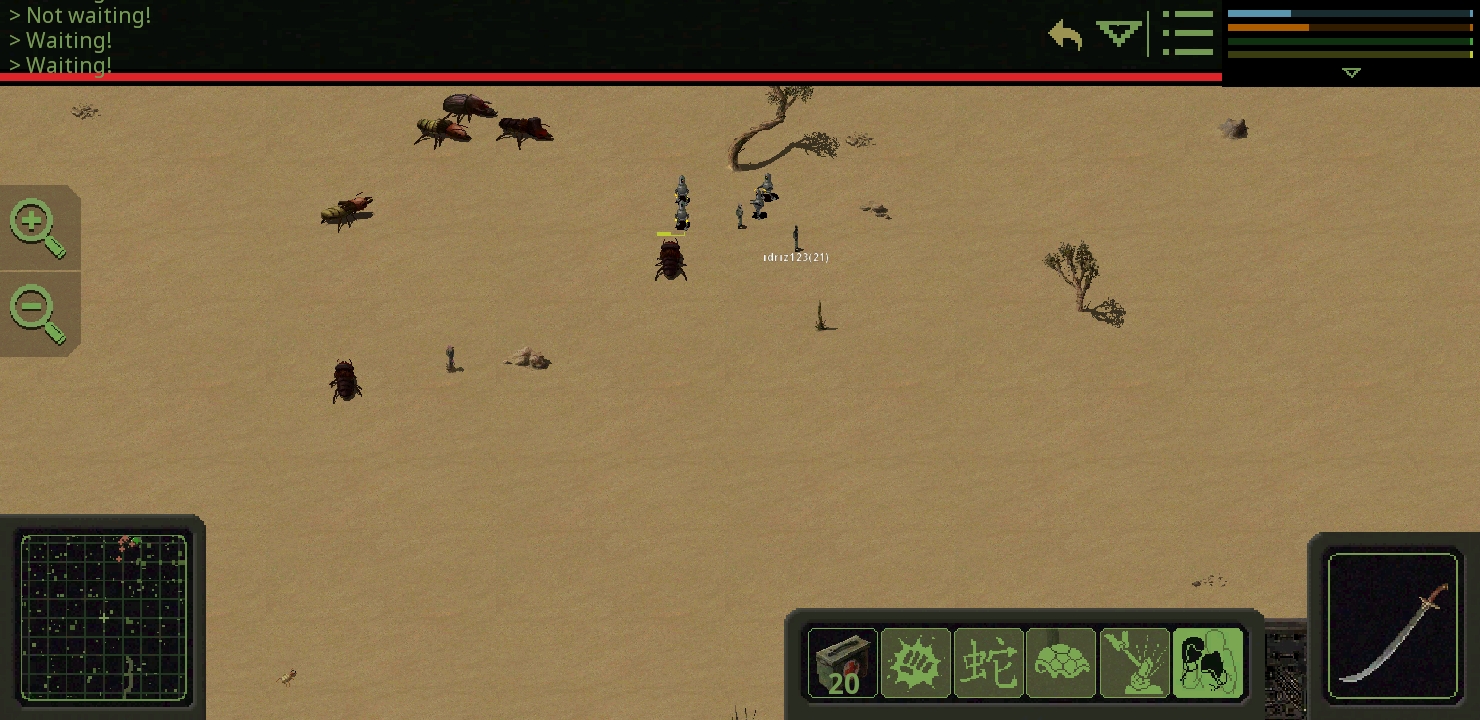The image size is (1480, 720).
Task: Click the '> Not waiting!' chat message
Action: point(80,15)
